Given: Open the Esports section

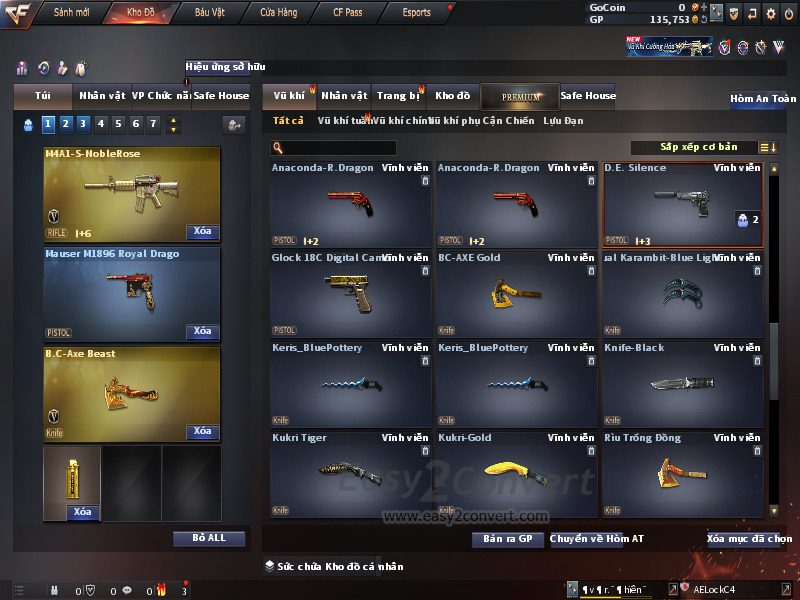Looking at the screenshot, I should (417, 13).
